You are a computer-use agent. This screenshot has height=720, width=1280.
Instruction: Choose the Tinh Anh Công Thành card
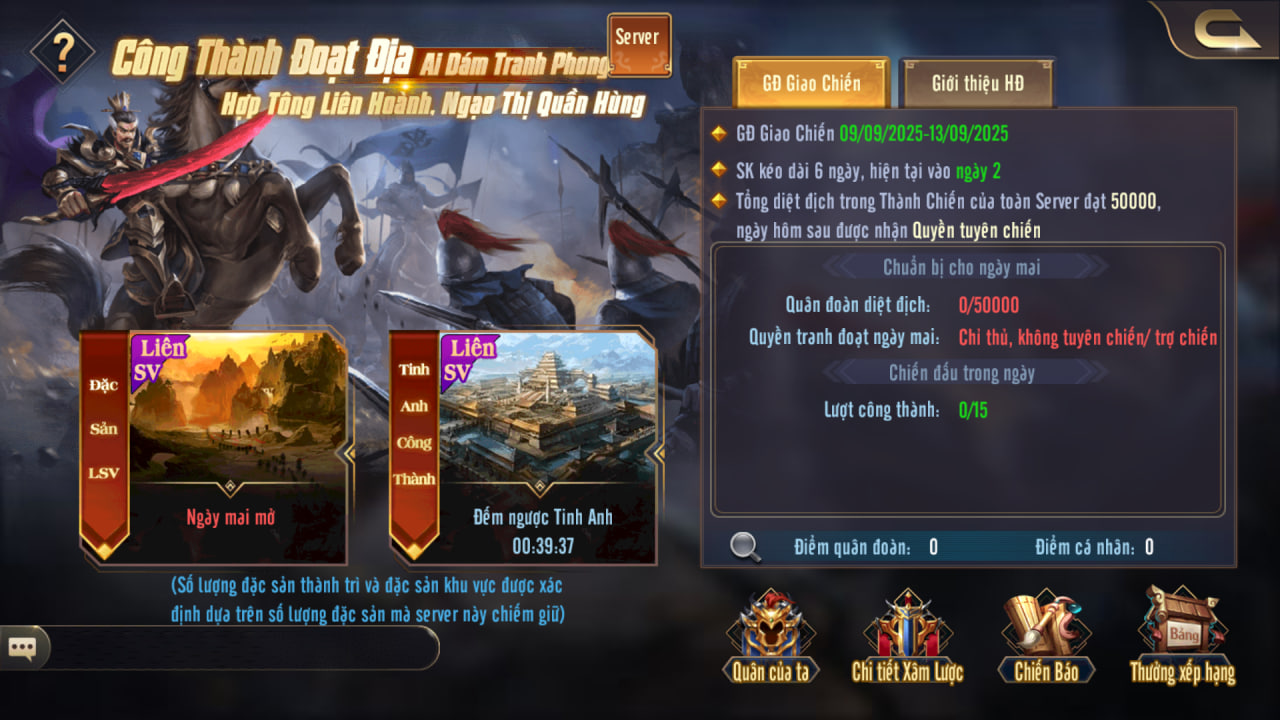(x=523, y=447)
